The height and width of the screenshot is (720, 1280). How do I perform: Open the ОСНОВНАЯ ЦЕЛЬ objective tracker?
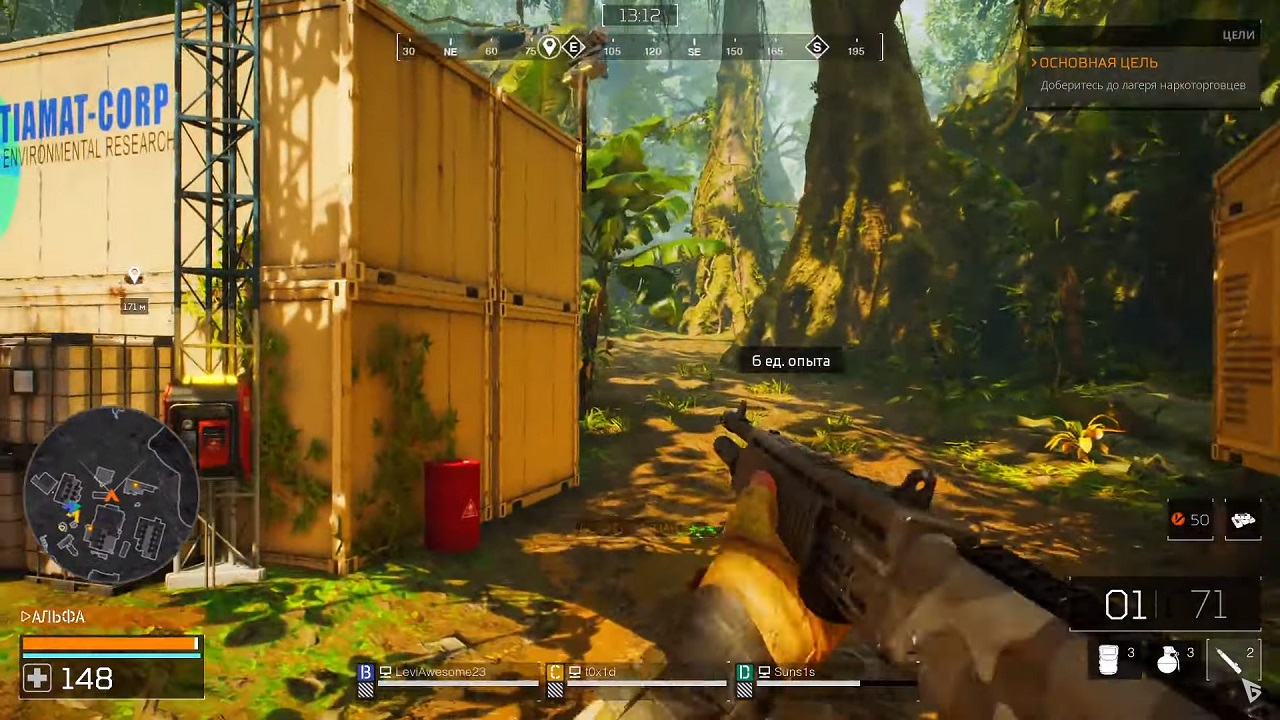[x=1098, y=62]
